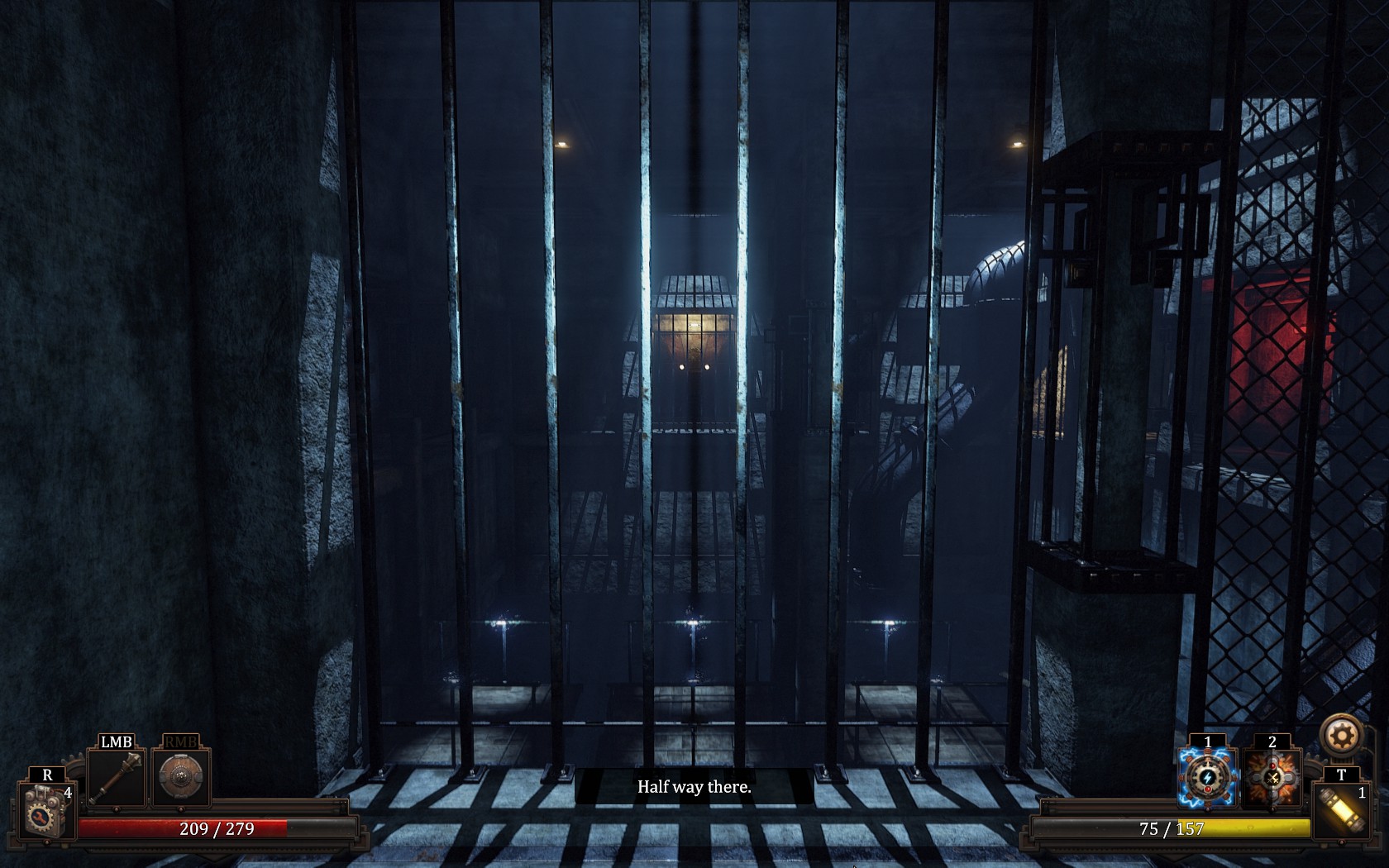
Task: Activate the crossed-swords explosion gadget
Action: pos(1272,779)
